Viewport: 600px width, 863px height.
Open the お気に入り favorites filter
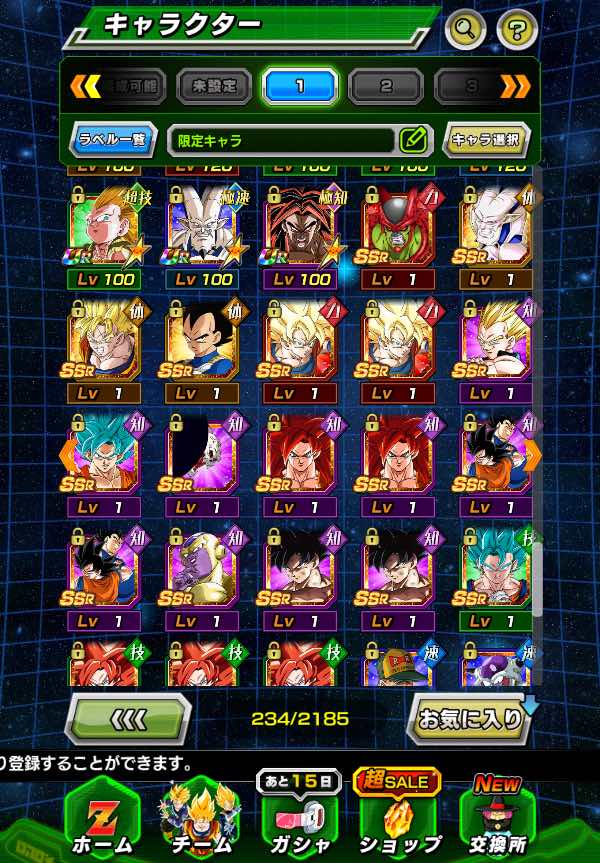coord(471,718)
